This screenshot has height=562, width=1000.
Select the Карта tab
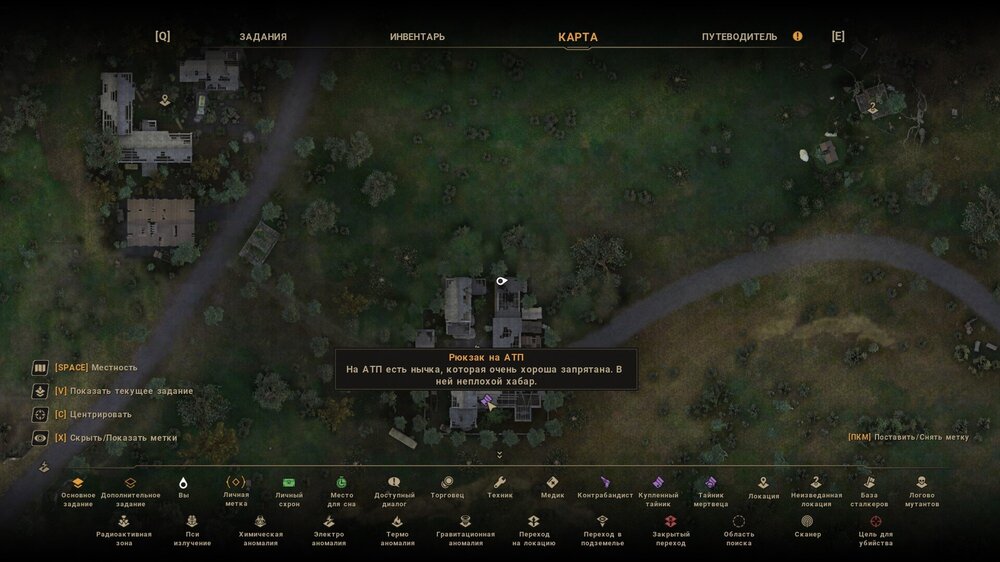coord(578,37)
